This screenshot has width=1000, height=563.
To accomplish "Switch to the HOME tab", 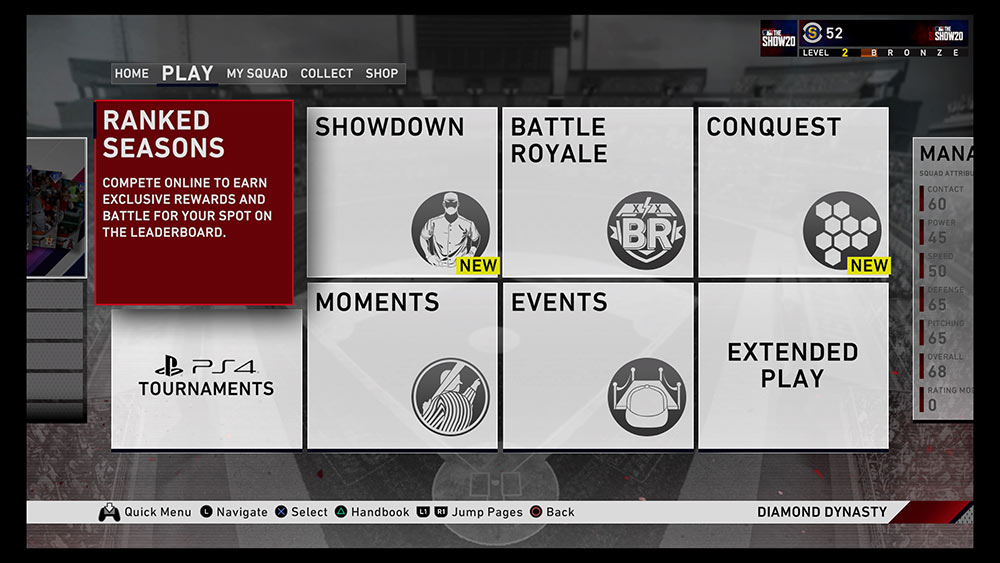I will [131, 73].
